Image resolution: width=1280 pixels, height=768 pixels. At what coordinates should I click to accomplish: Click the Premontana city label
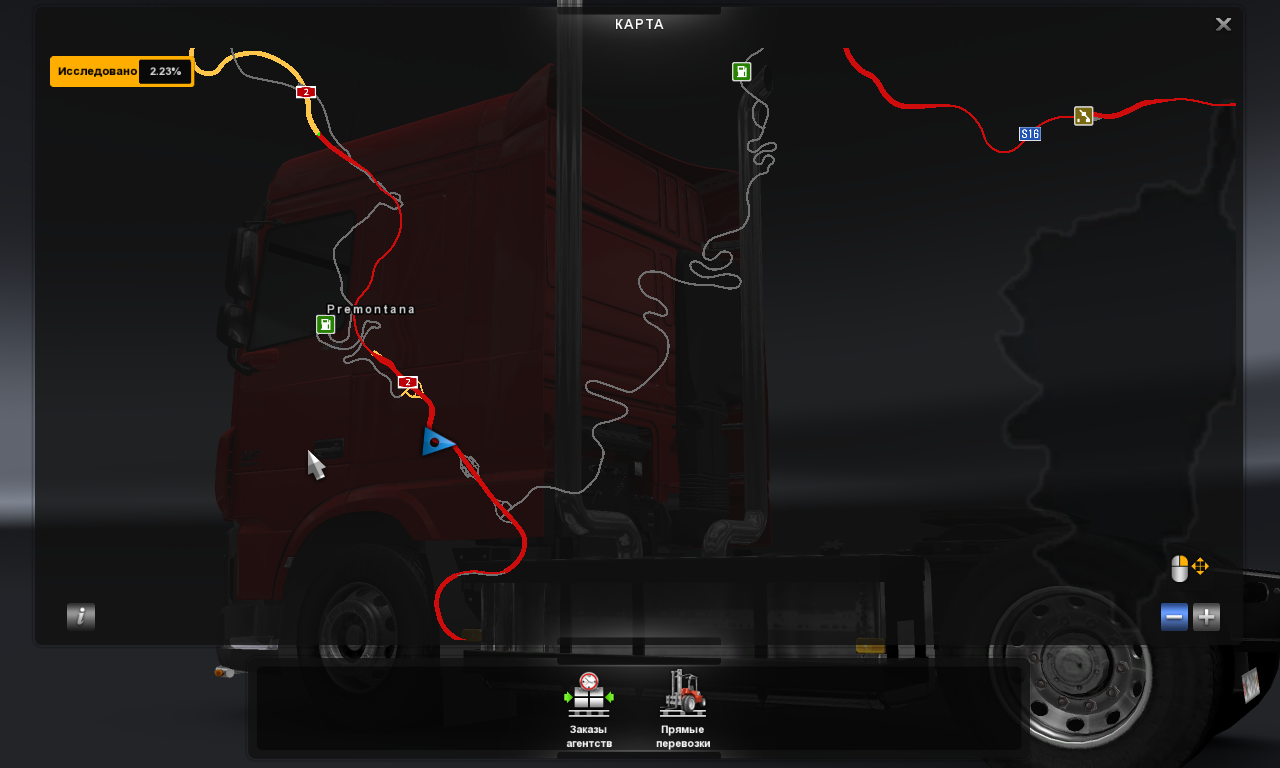(371, 308)
